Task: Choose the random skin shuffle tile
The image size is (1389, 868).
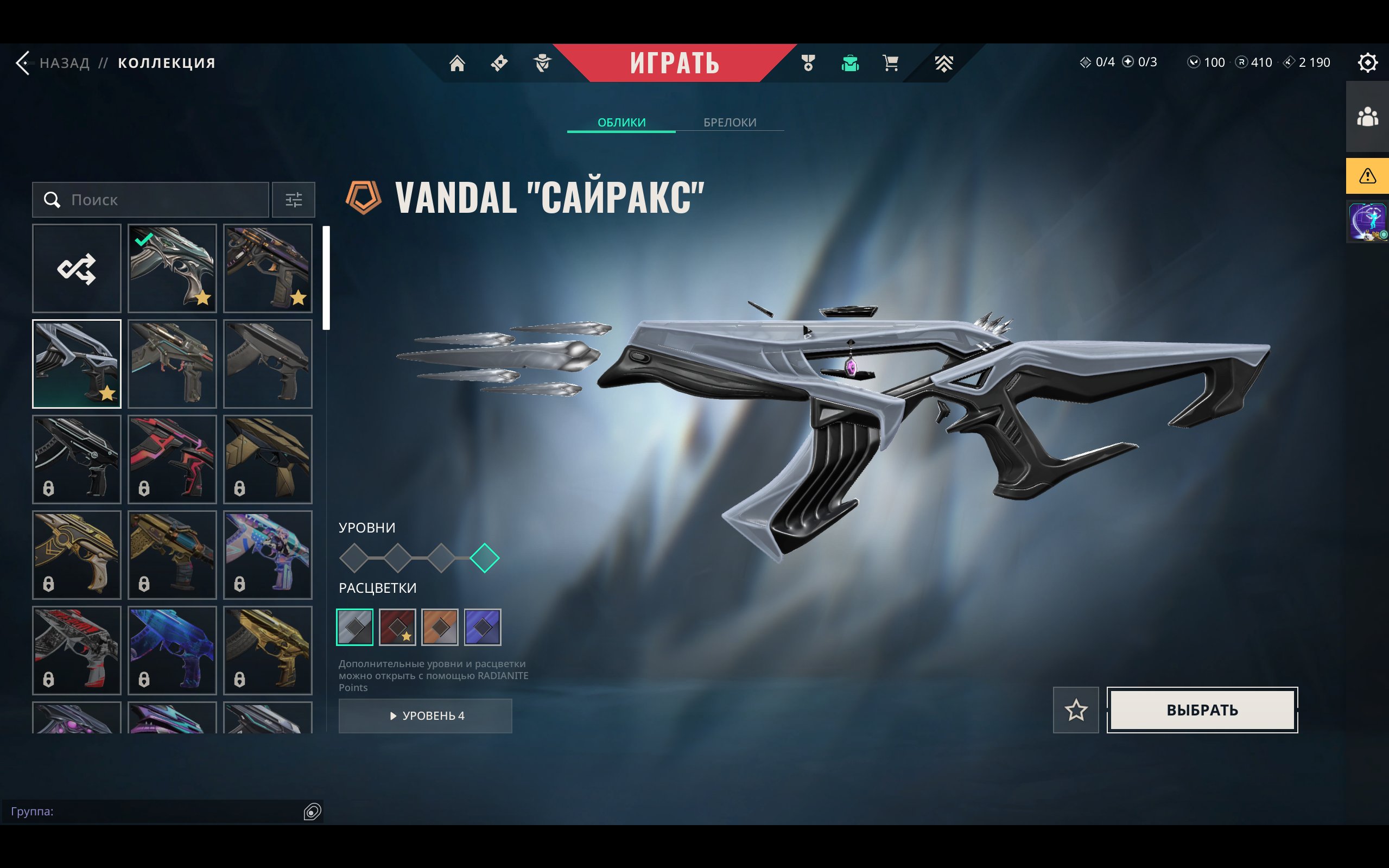Action: pyautogui.click(x=77, y=268)
